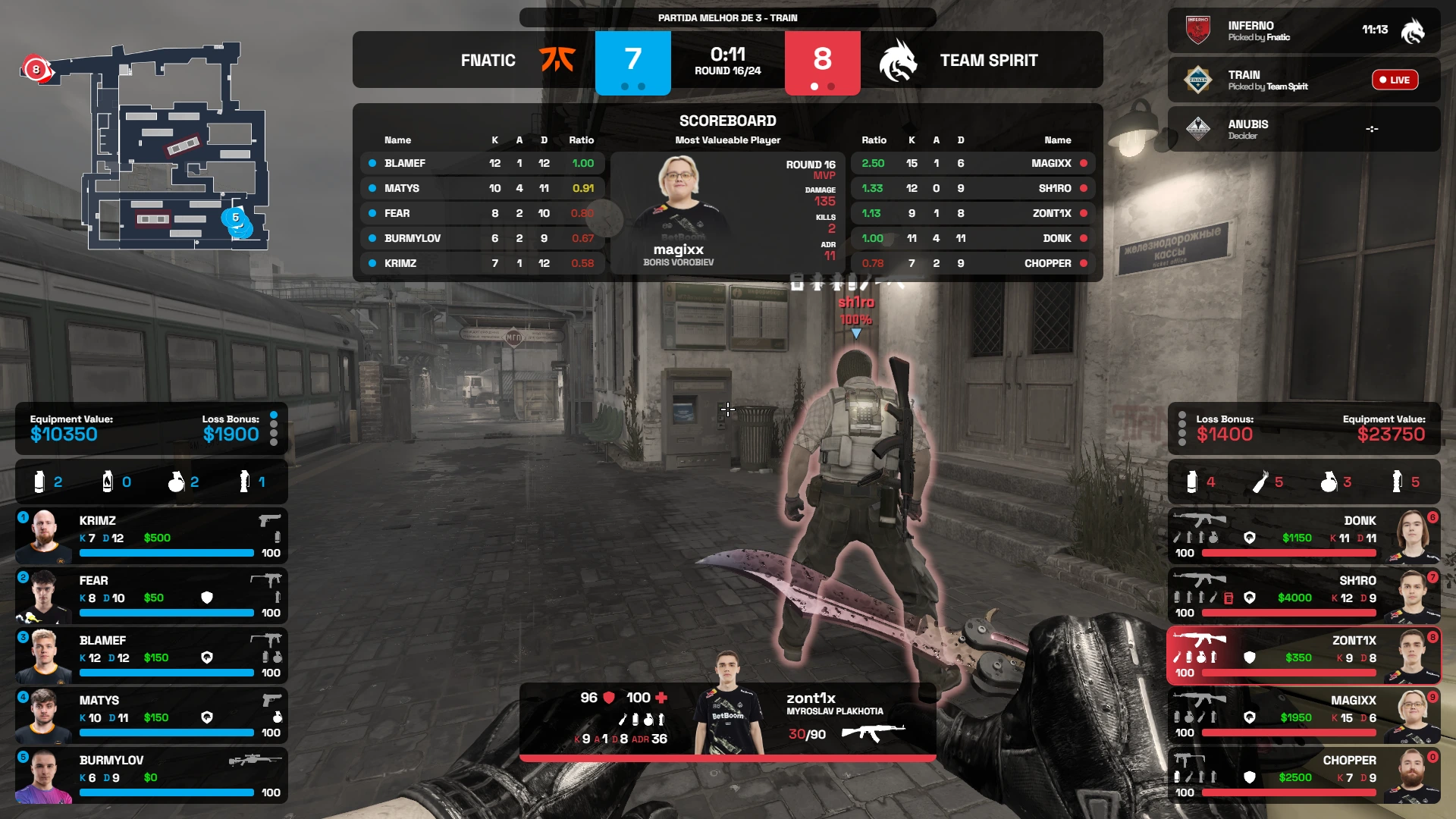This screenshot has width=1456, height=819.
Task: Select BURMYLOV's player card
Action: click(x=152, y=776)
